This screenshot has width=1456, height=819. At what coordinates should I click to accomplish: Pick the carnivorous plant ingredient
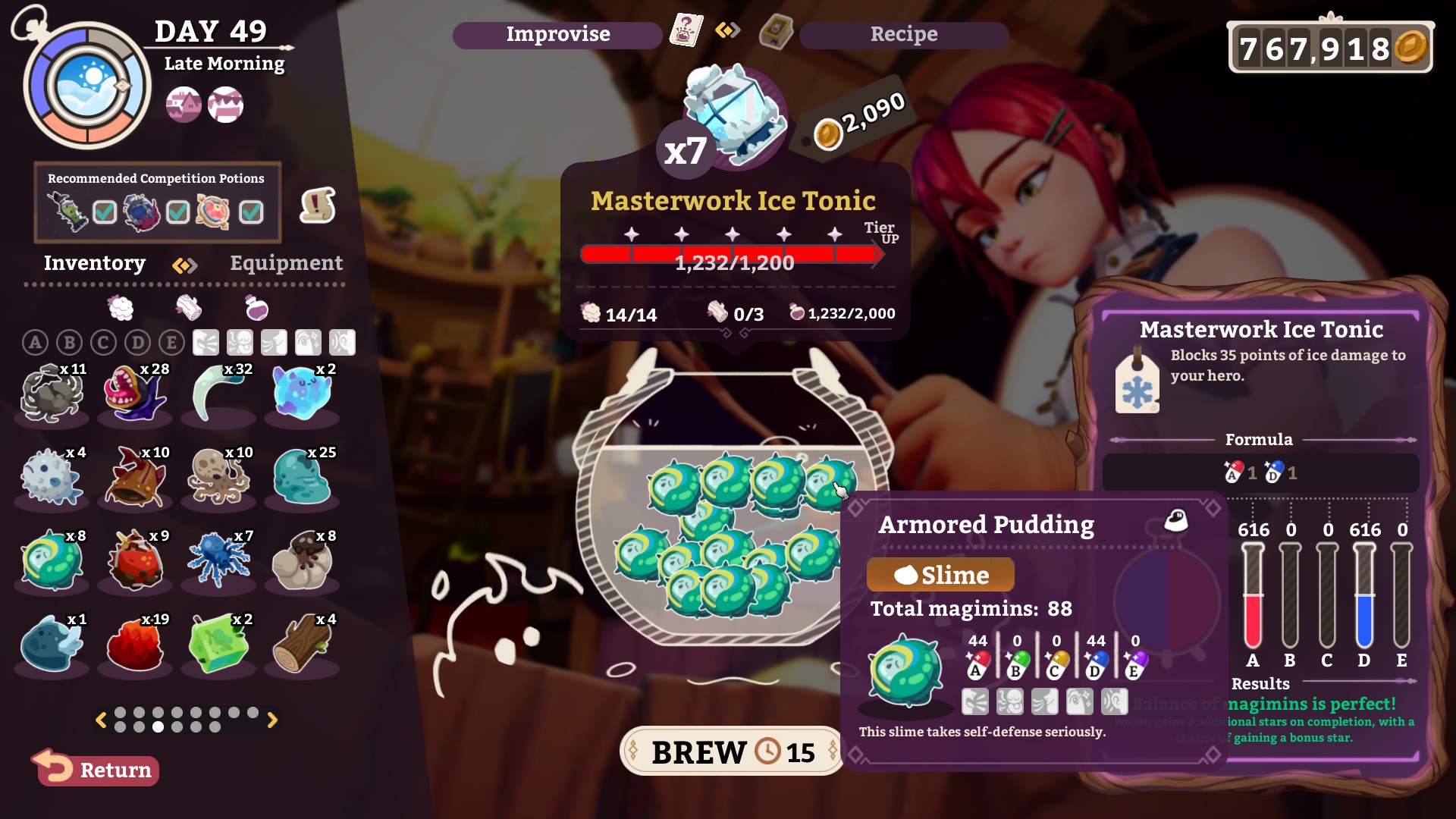pyautogui.click(x=135, y=394)
